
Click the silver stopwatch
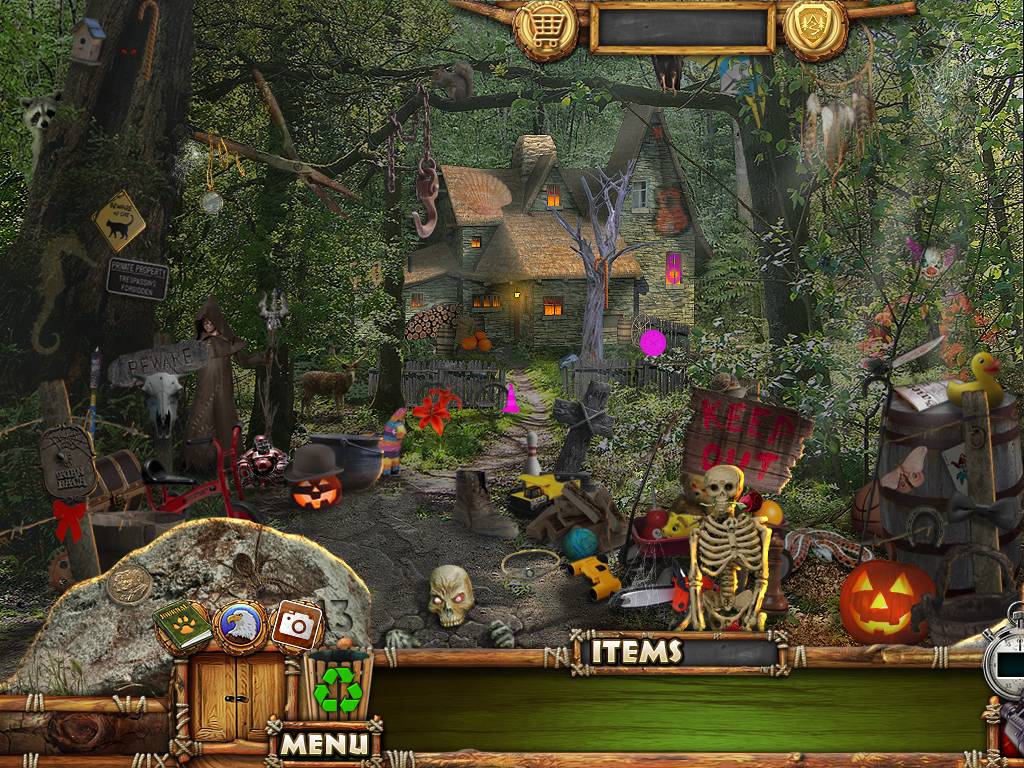[1005, 661]
